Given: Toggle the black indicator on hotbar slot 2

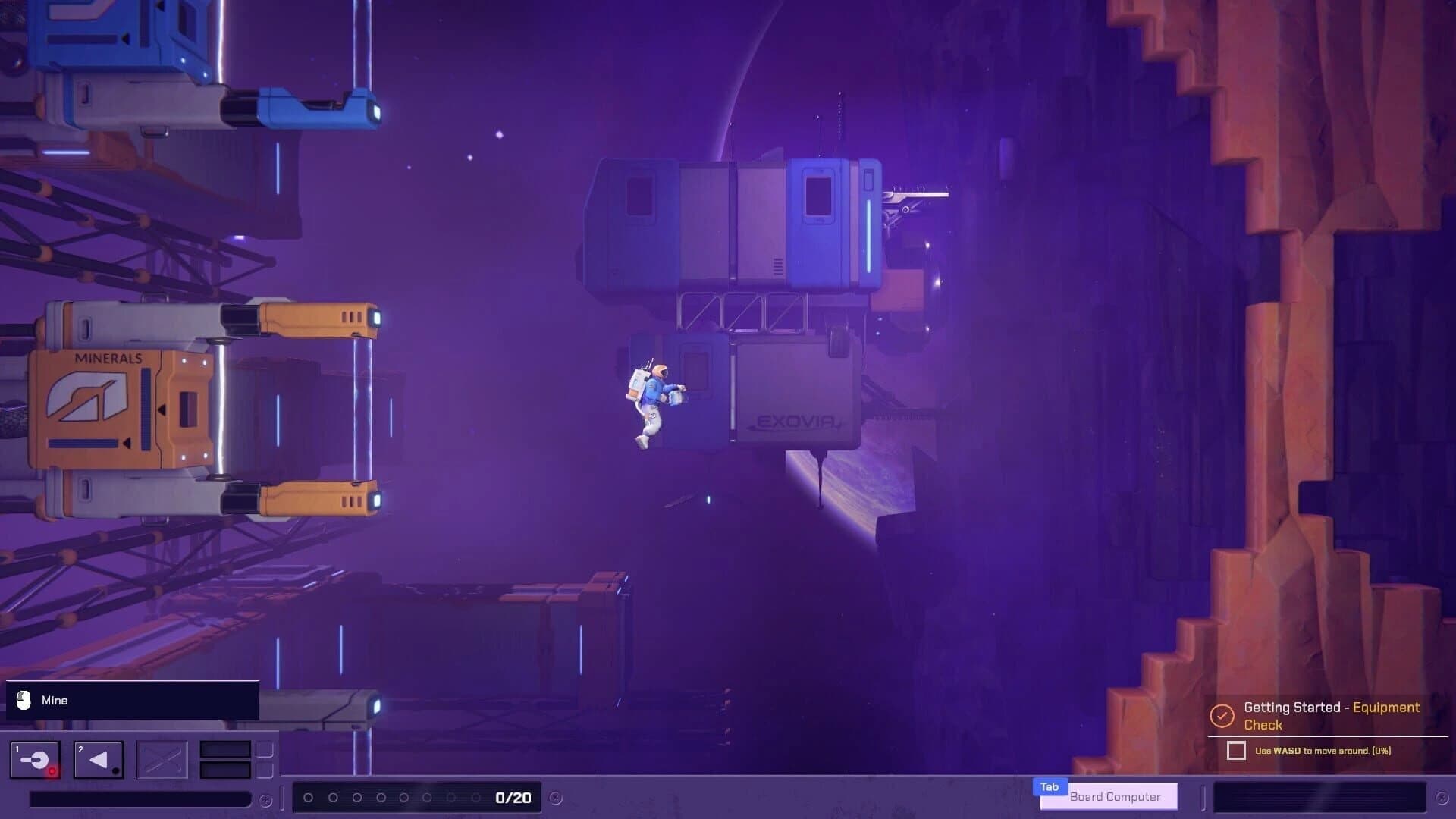Looking at the screenshot, I should tap(115, 770).
